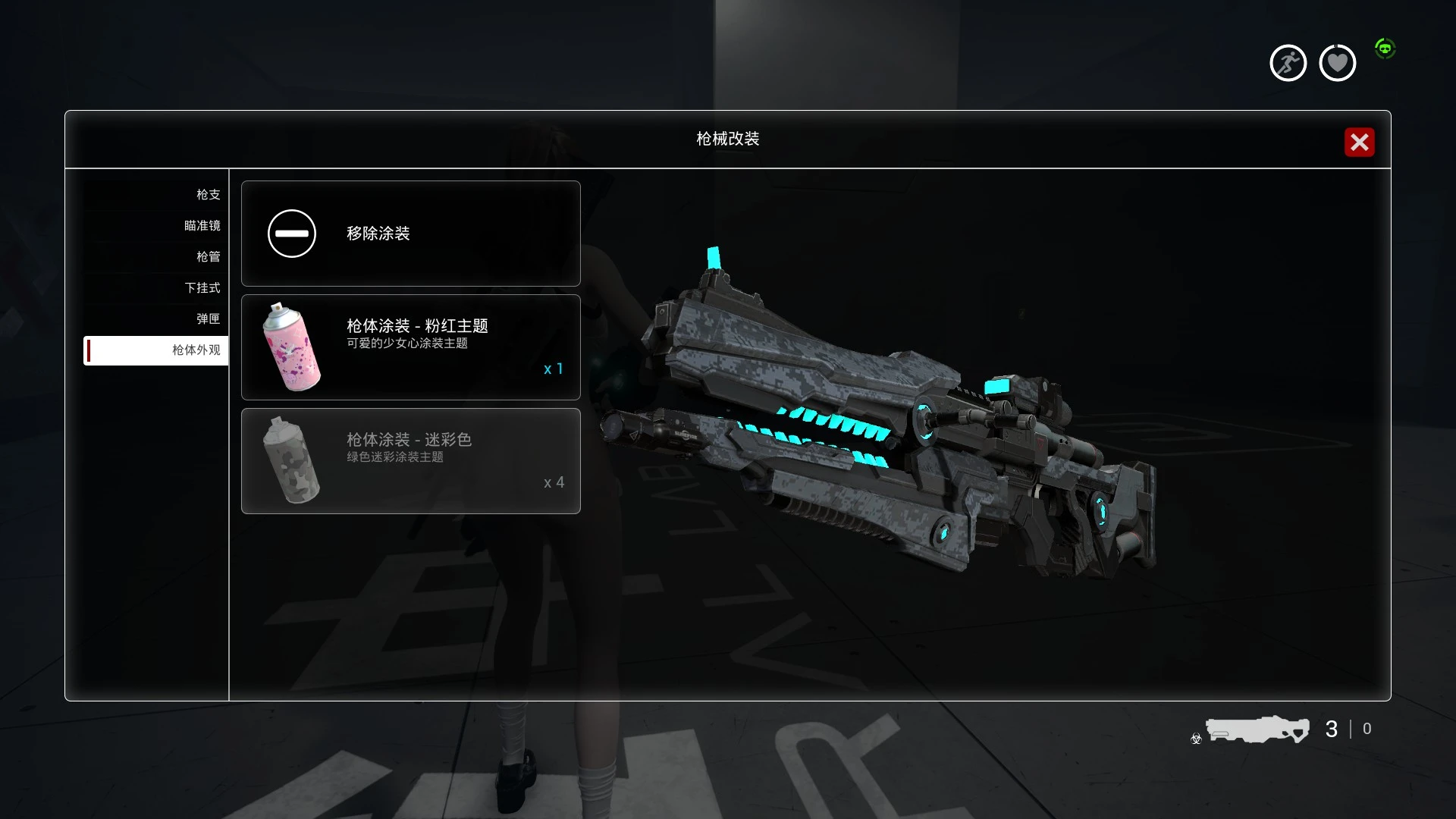Screen dimensions: 1456x819
Task: Click the health heart indicator
Action: (1337, 62)
